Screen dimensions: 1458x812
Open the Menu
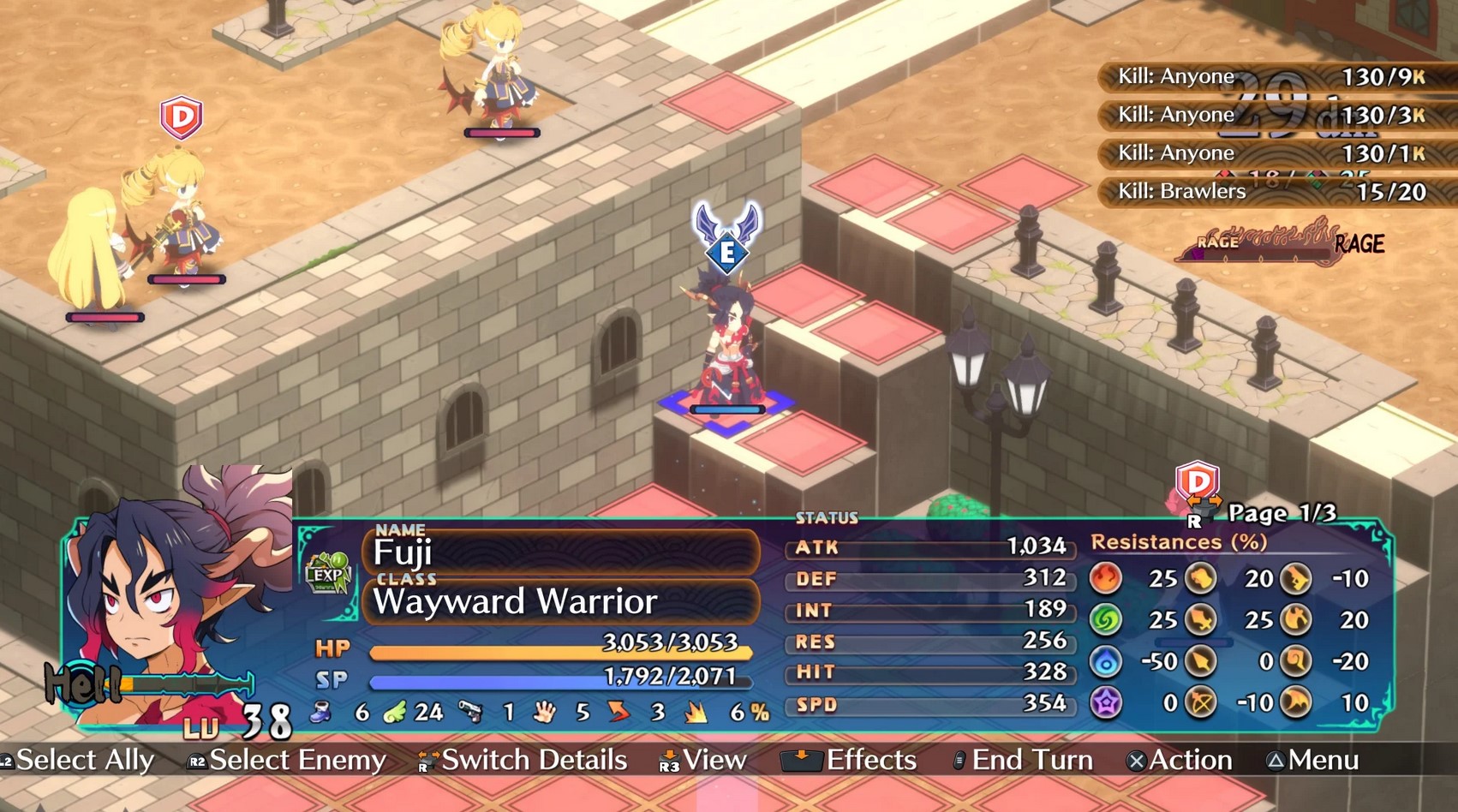coord(1313,761)
